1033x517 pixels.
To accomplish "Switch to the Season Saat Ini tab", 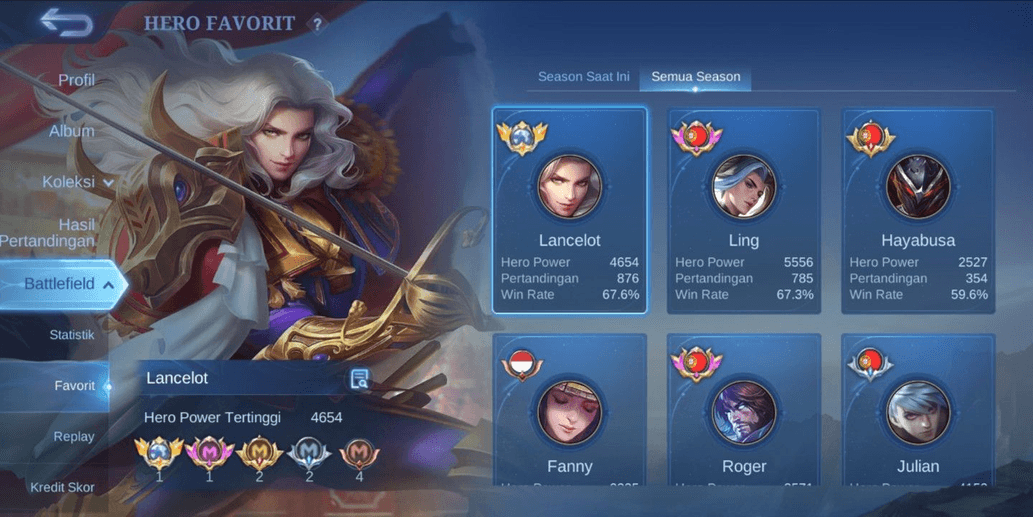I will (x=583, y=77).
